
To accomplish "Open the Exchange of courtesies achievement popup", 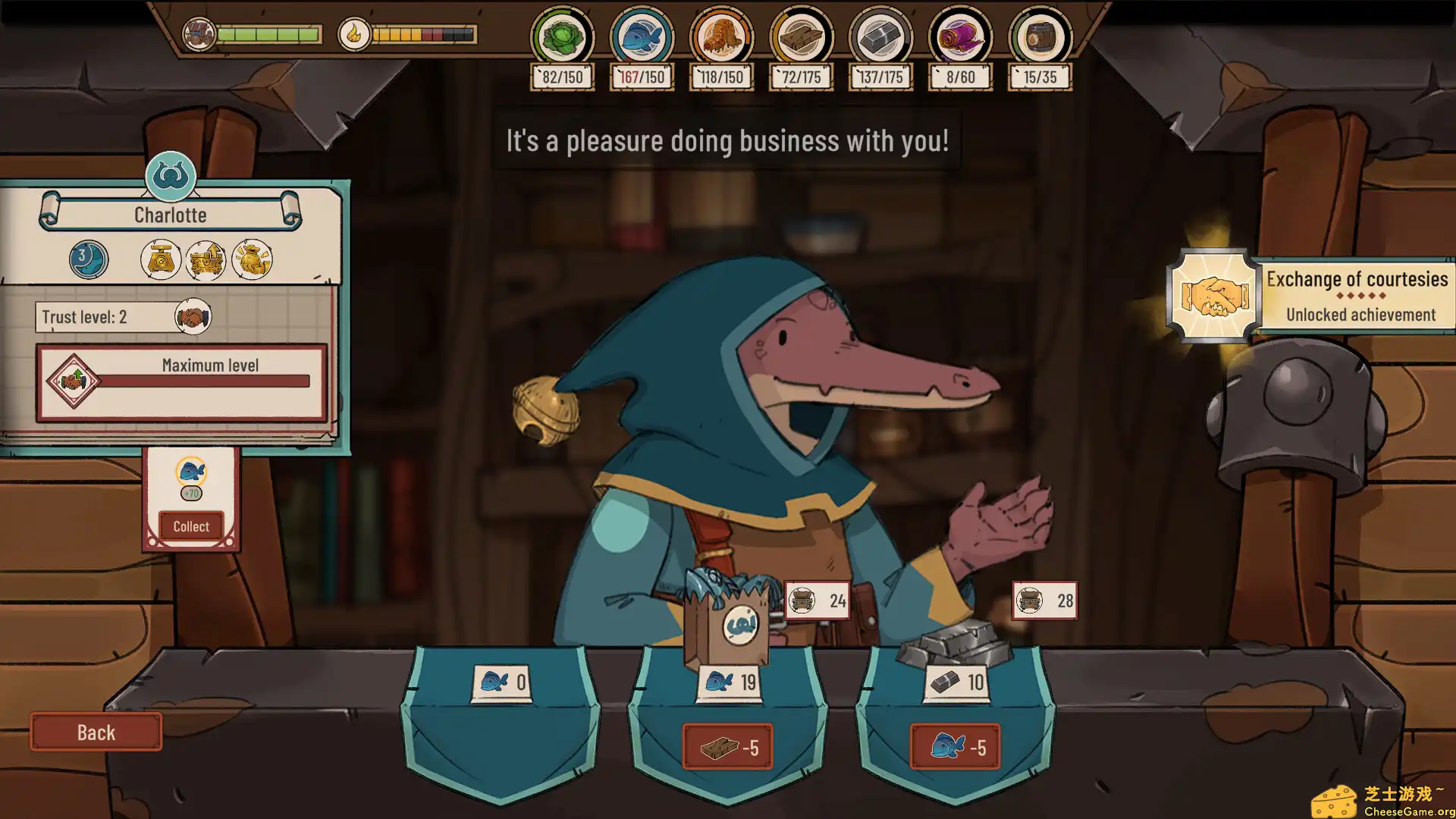I will pyautogui.click(x=1311, y=296).
